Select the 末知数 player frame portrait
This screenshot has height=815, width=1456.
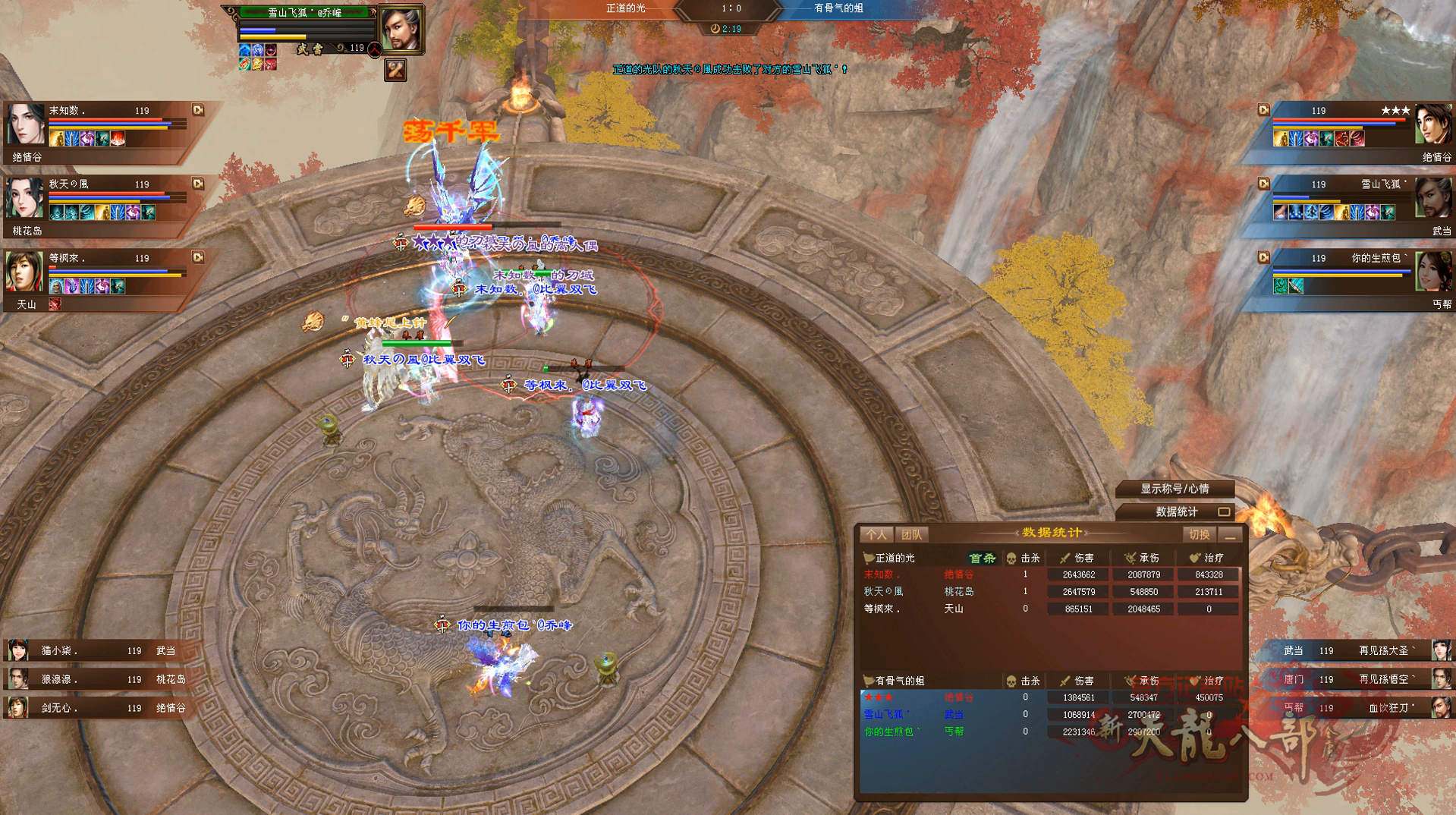[26, 124]
